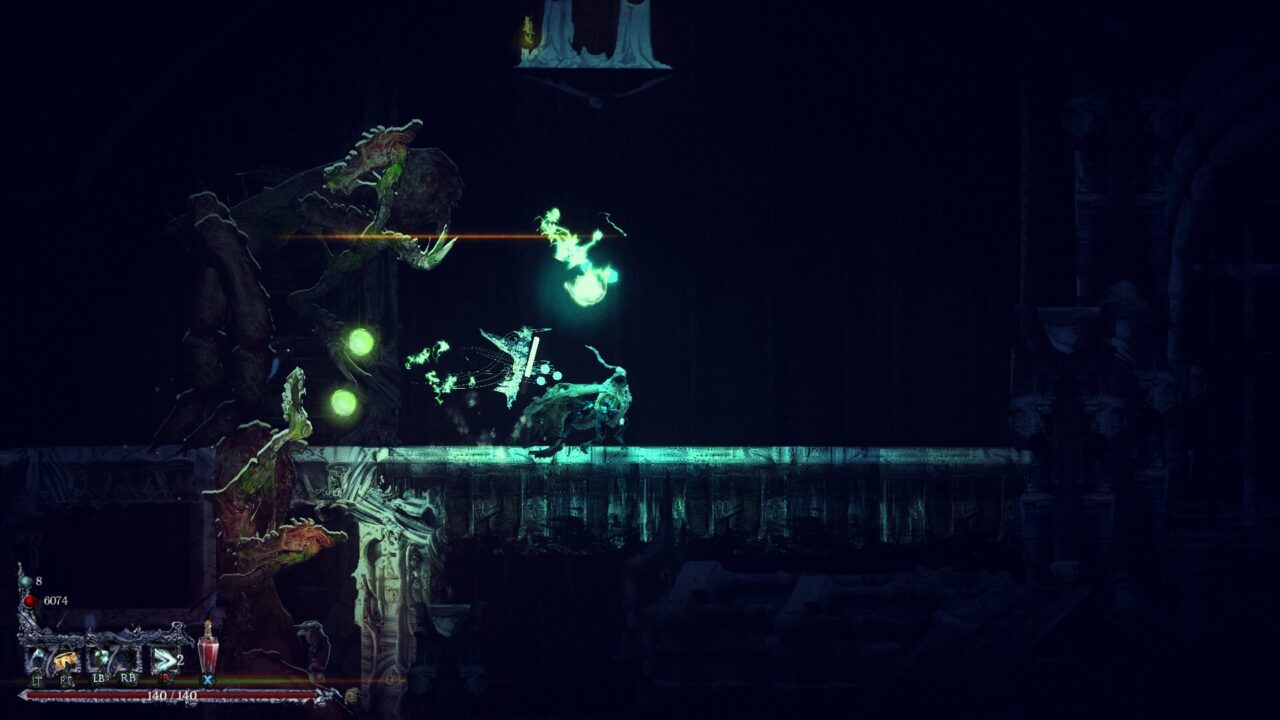Click the RB button label
This screenshot has width=1280, height=720.
point(128,679)
